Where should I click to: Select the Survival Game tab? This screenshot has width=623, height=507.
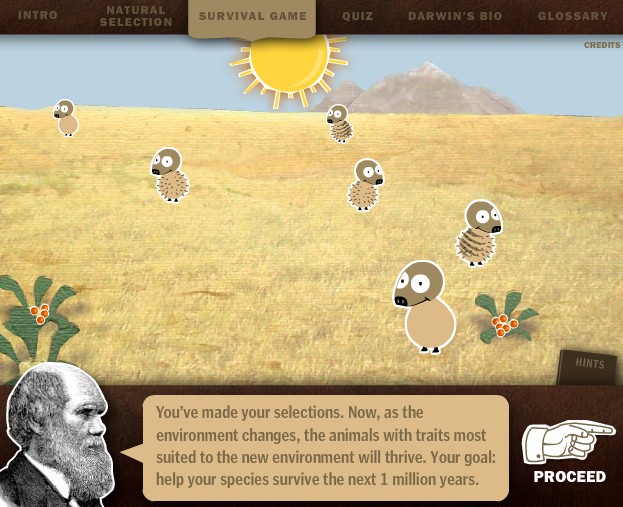pyautogui.click(x=253, y=16)
